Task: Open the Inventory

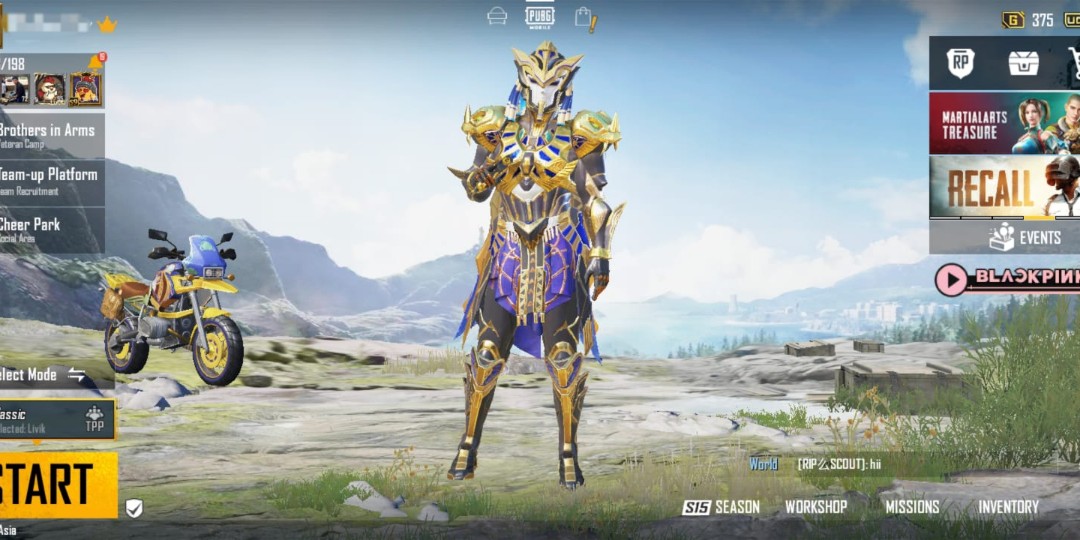Action: [1008, 507]
